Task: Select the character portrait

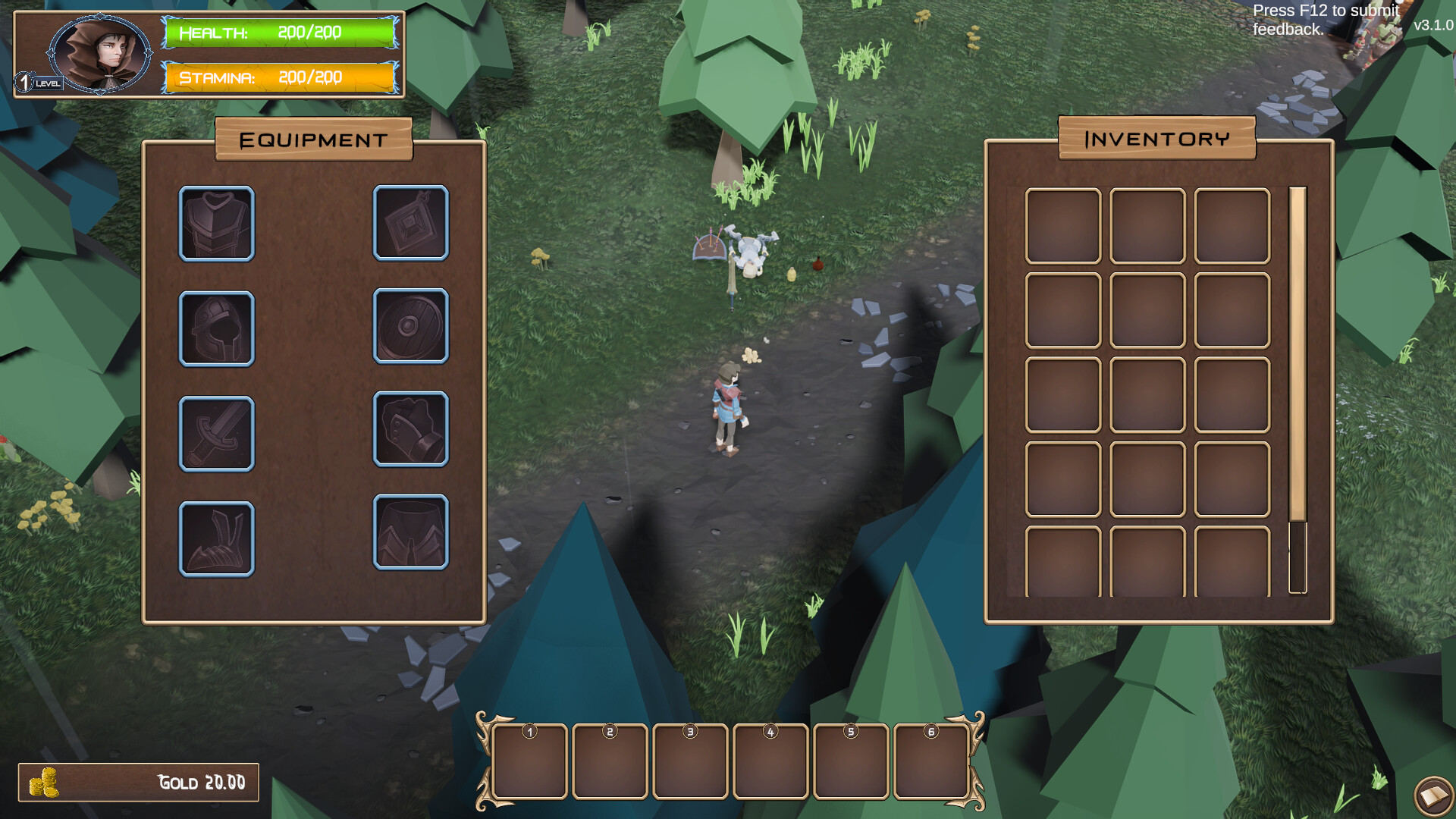Action: (x=101, y=53)
